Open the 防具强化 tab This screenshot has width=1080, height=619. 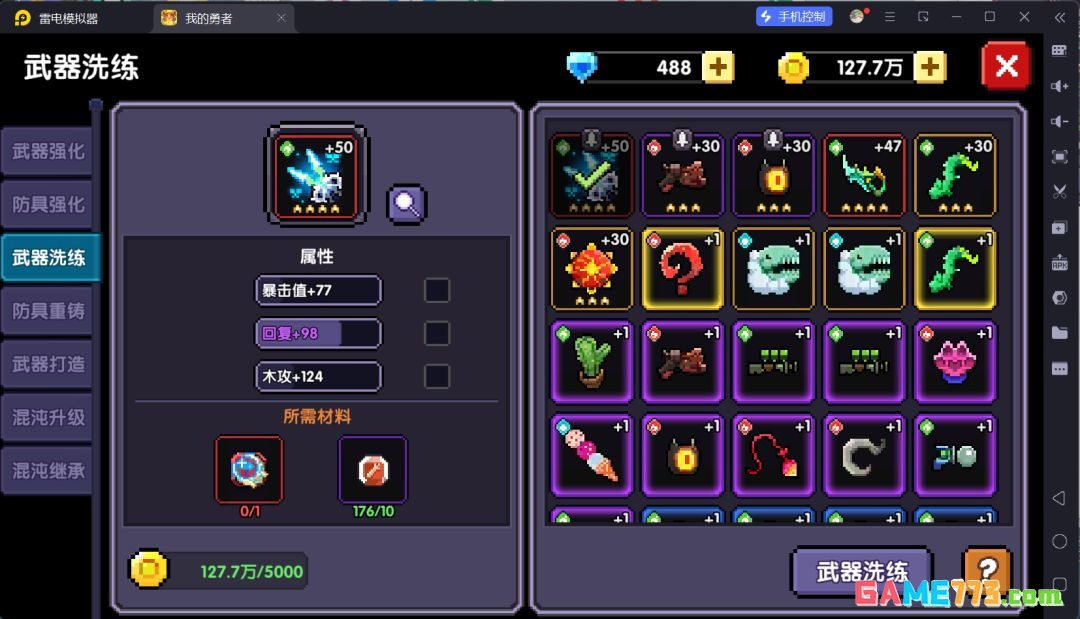tap(47, 205)
